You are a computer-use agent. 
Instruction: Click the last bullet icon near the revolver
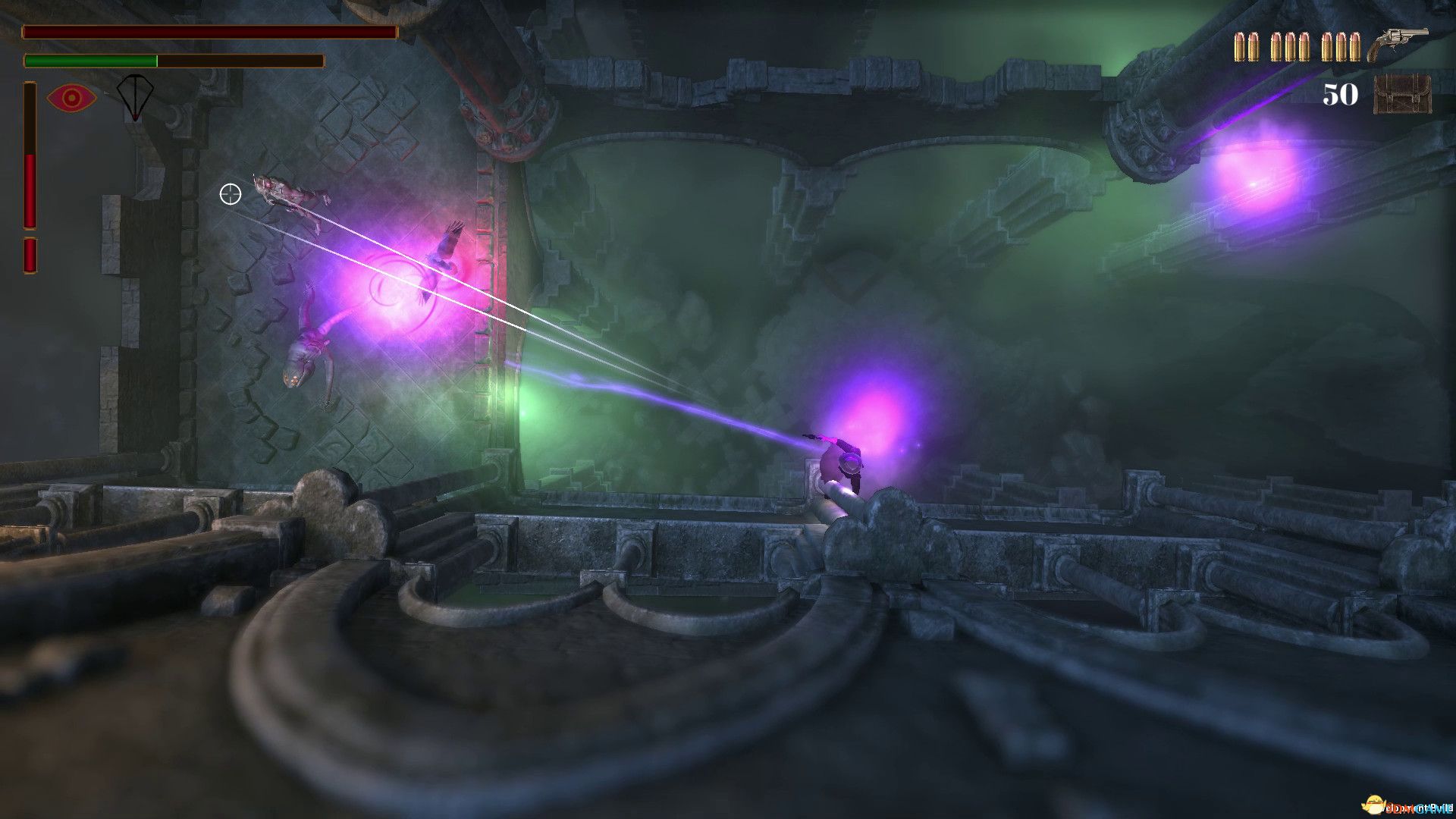tap(1356, 47)
